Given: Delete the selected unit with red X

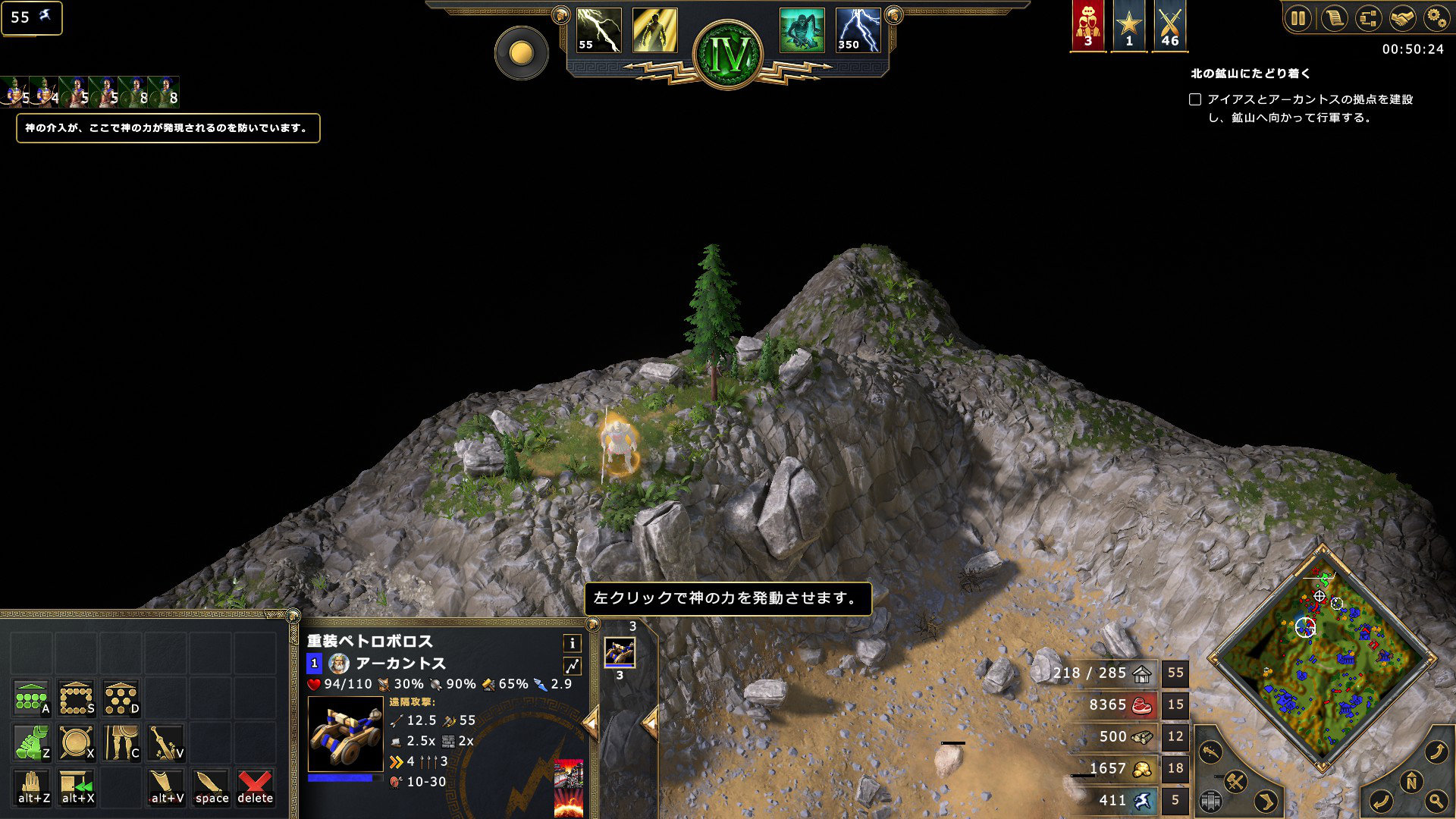Looking at the screenshot, I should pyautogui.click(x=255, y=786).
